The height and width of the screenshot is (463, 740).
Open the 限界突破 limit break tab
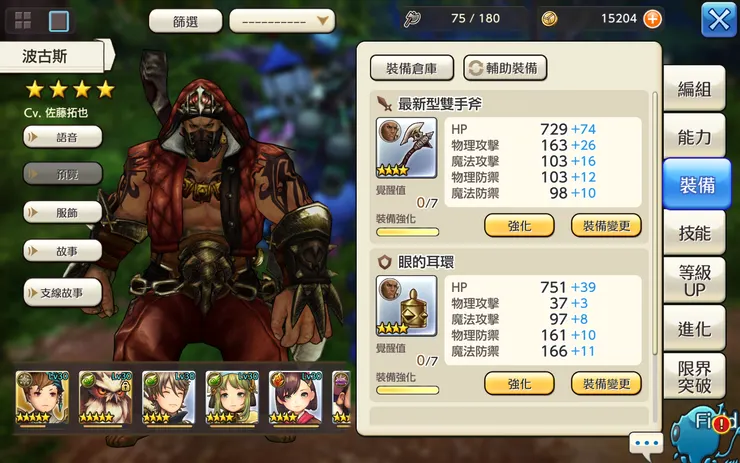694,377
